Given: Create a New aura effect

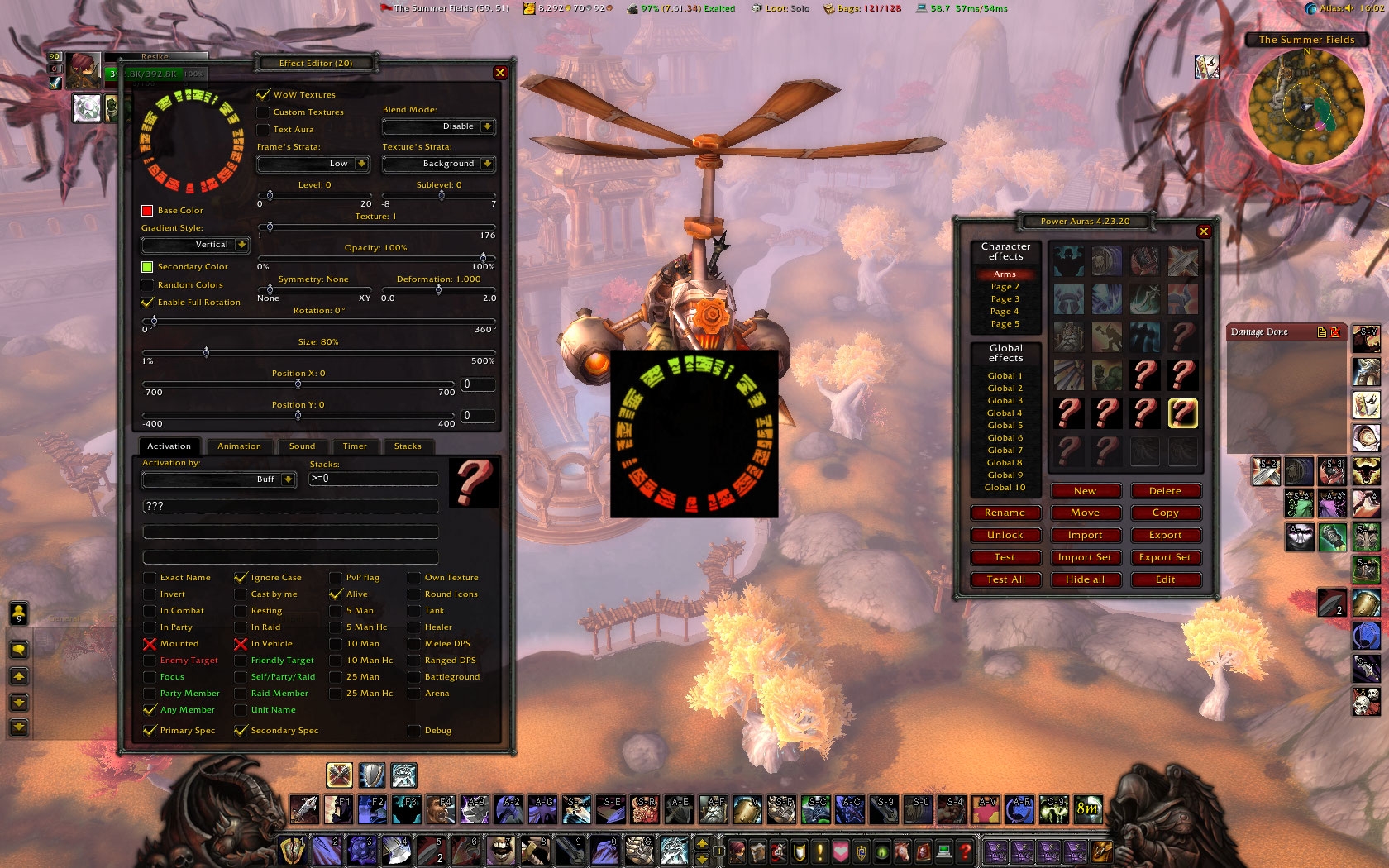Looking at the screenshot, I should pos(1085,491).
